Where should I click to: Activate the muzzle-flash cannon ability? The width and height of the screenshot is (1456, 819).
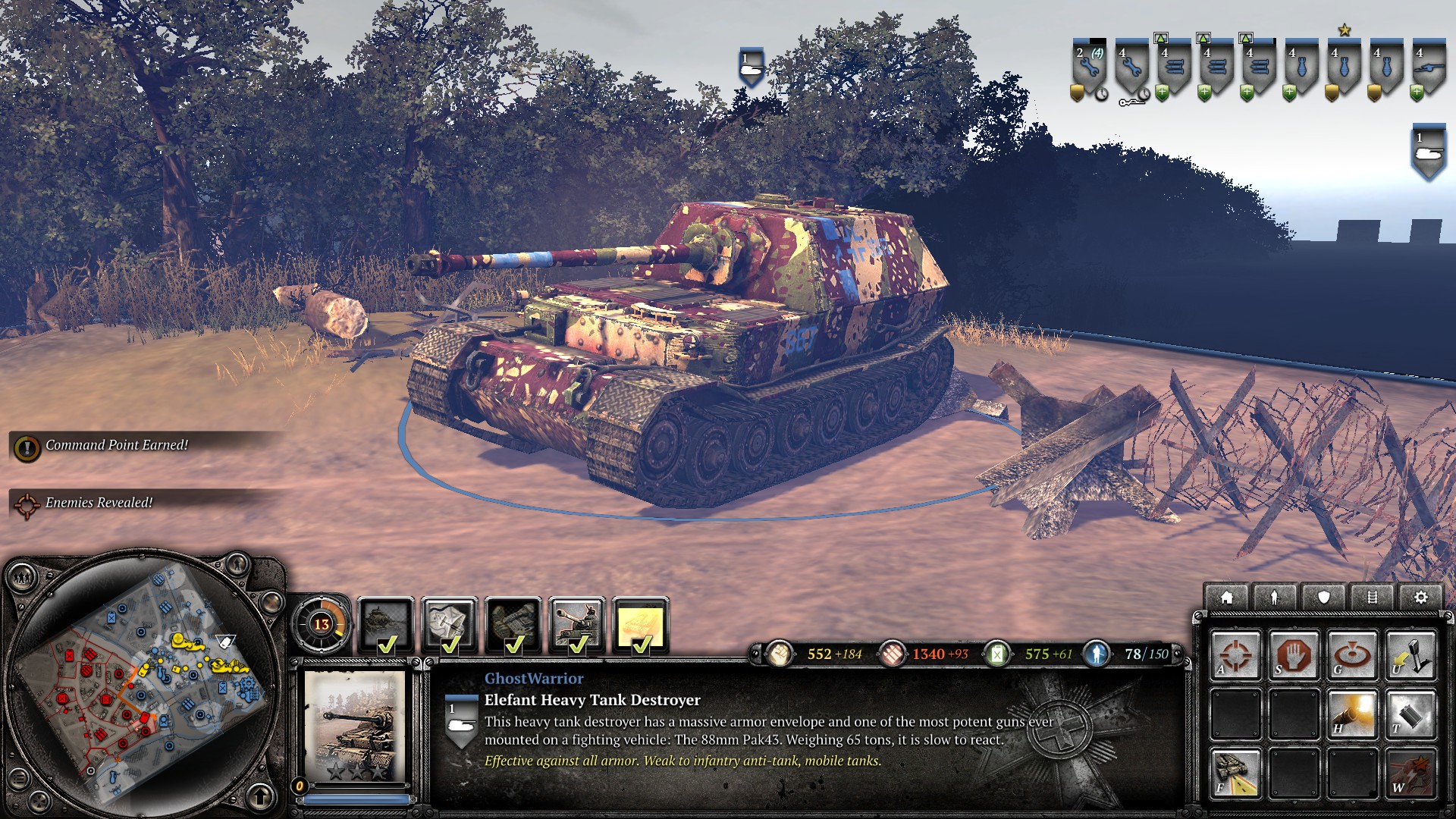pos(1351,714)
